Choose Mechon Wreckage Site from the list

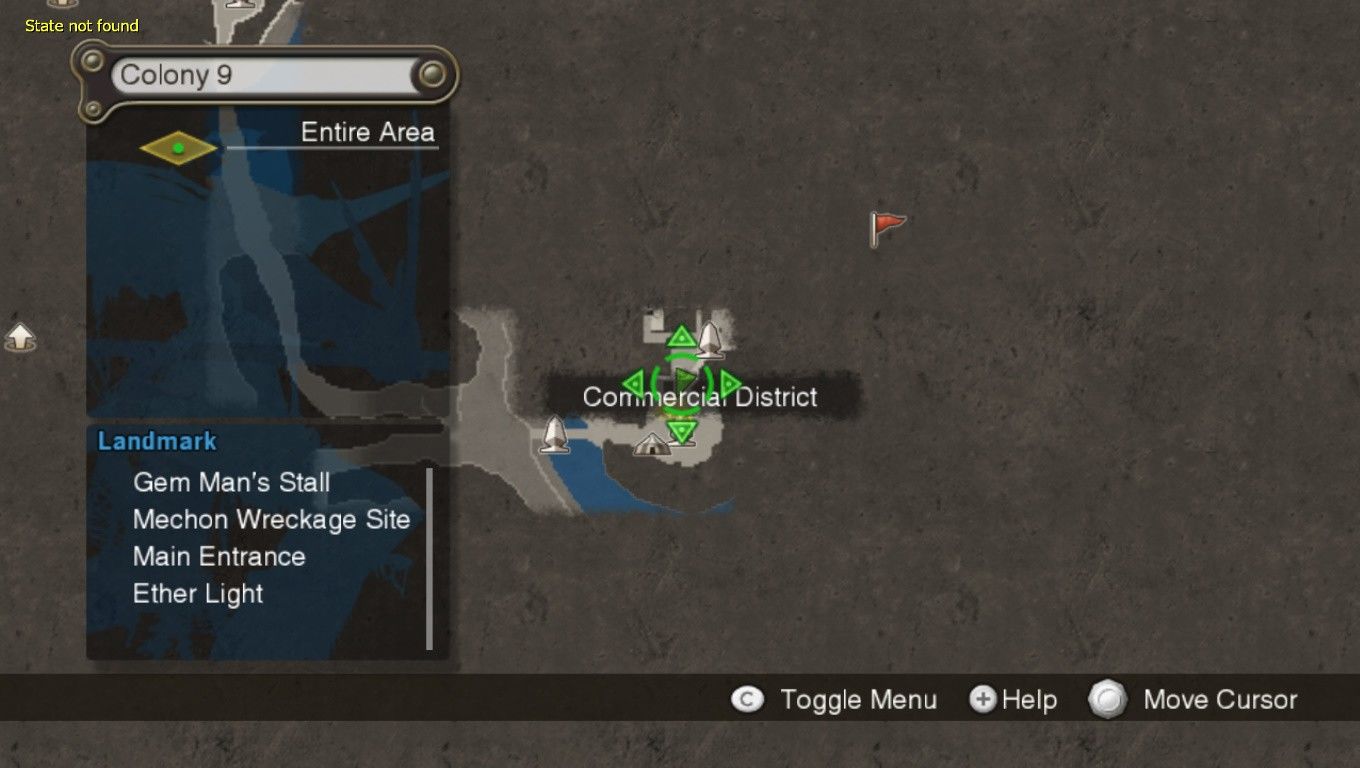point(271,519)
